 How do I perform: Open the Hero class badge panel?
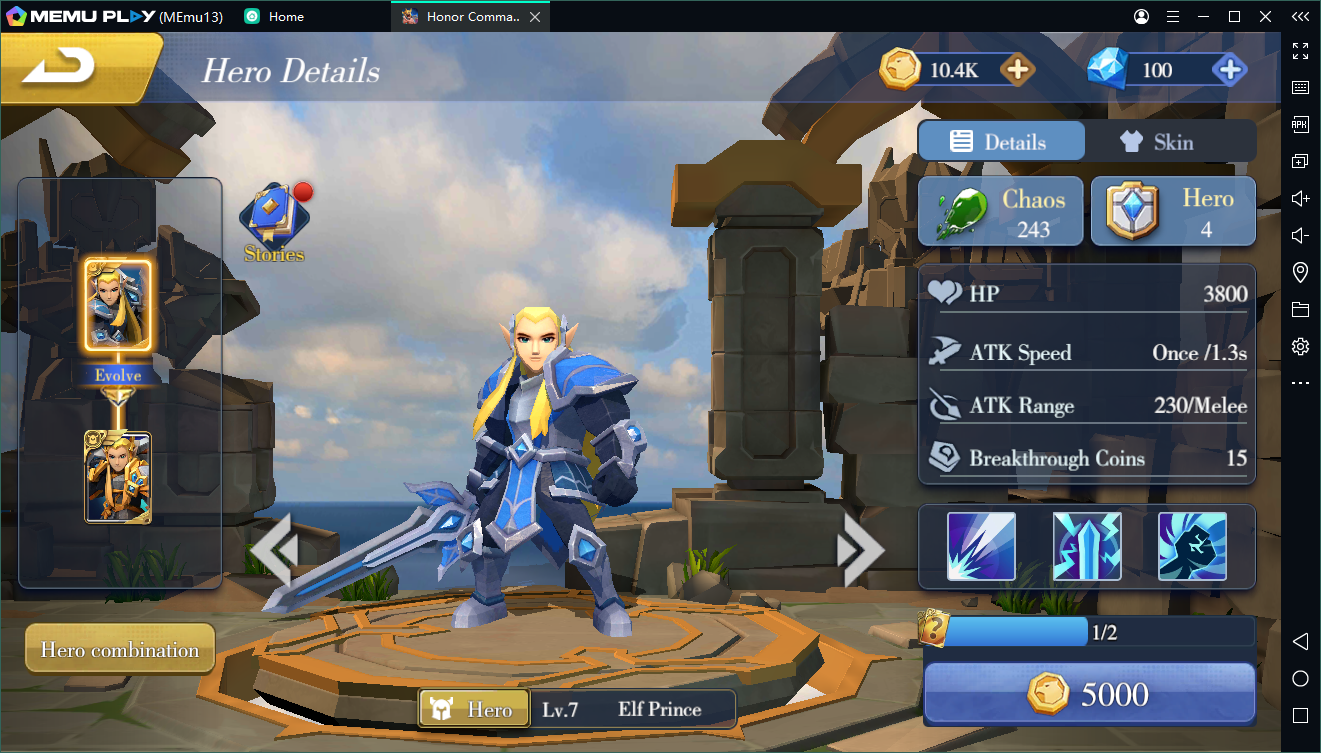[x=1173, y=212]
